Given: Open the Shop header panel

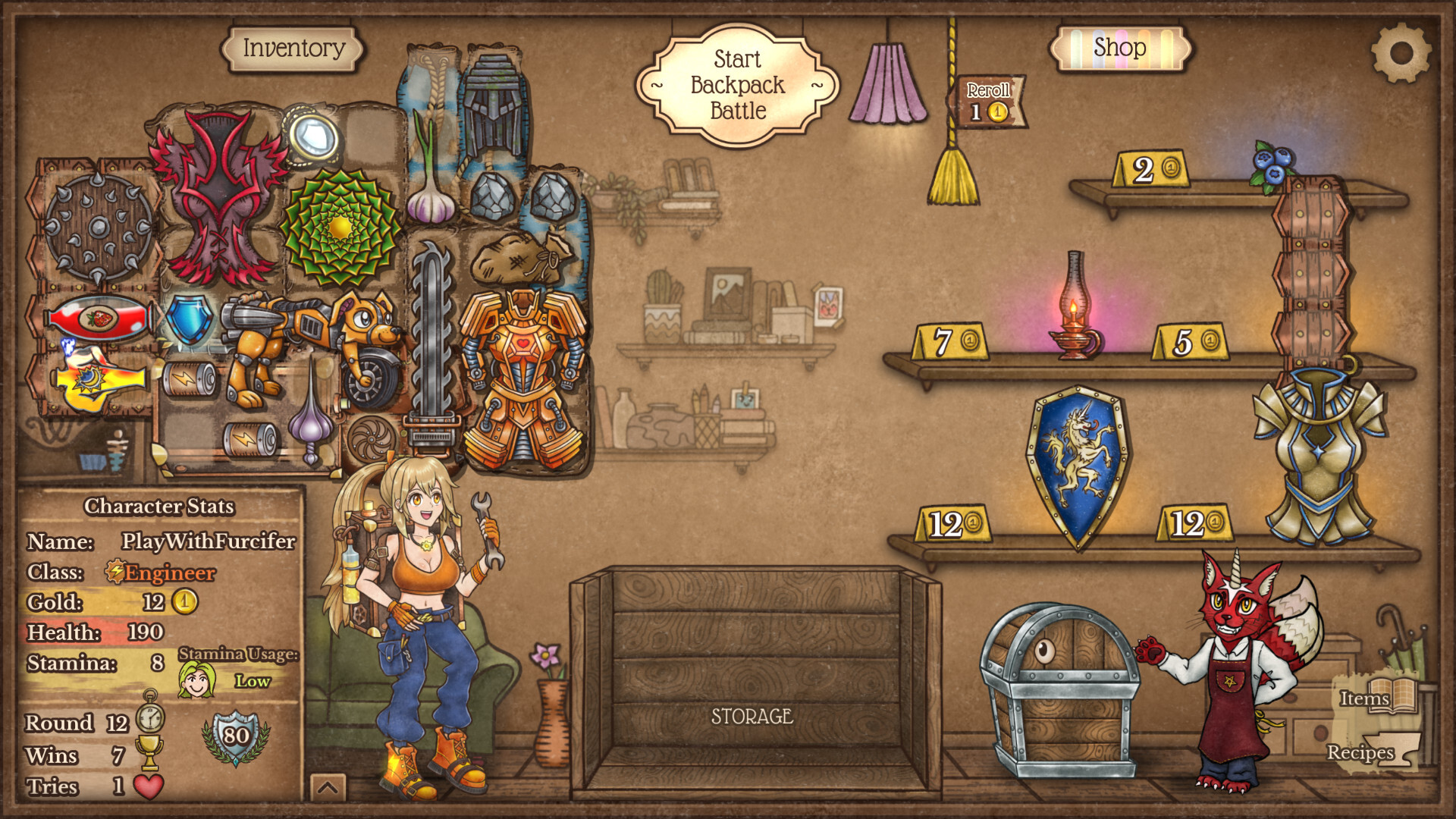Looking at the screenshot, I should [1122, 48].
